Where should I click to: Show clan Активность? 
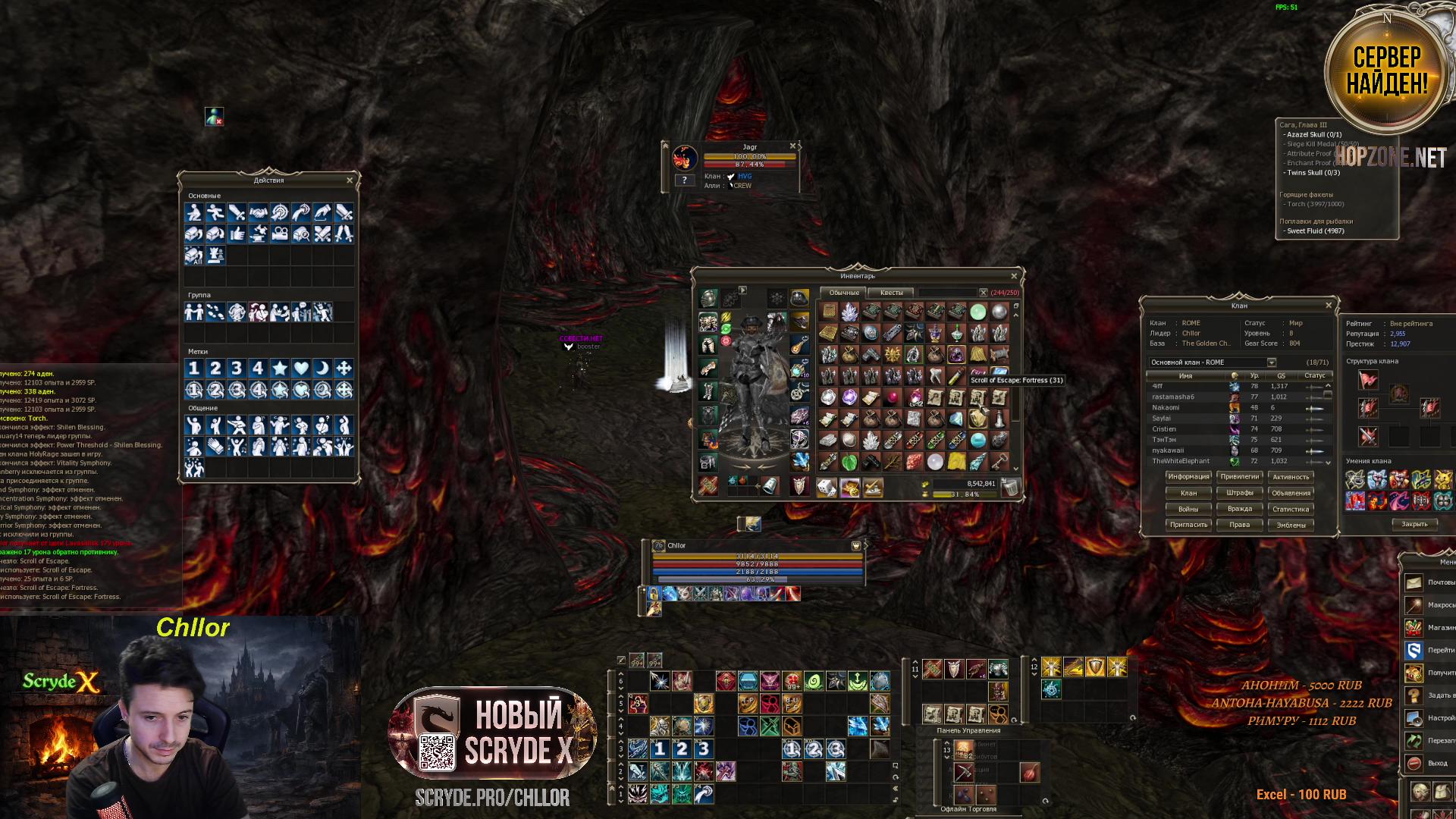pyautogui.click(x=1291, y=477)
